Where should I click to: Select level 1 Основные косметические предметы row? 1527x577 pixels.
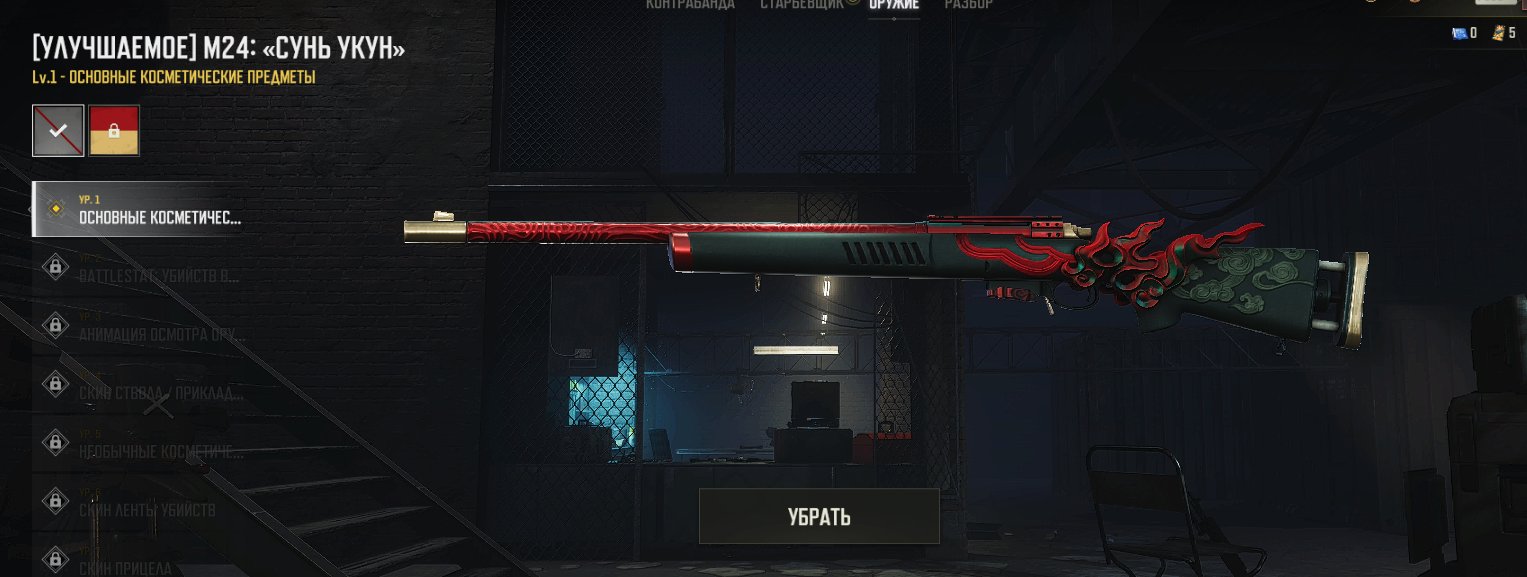click(x=140, y=209)
